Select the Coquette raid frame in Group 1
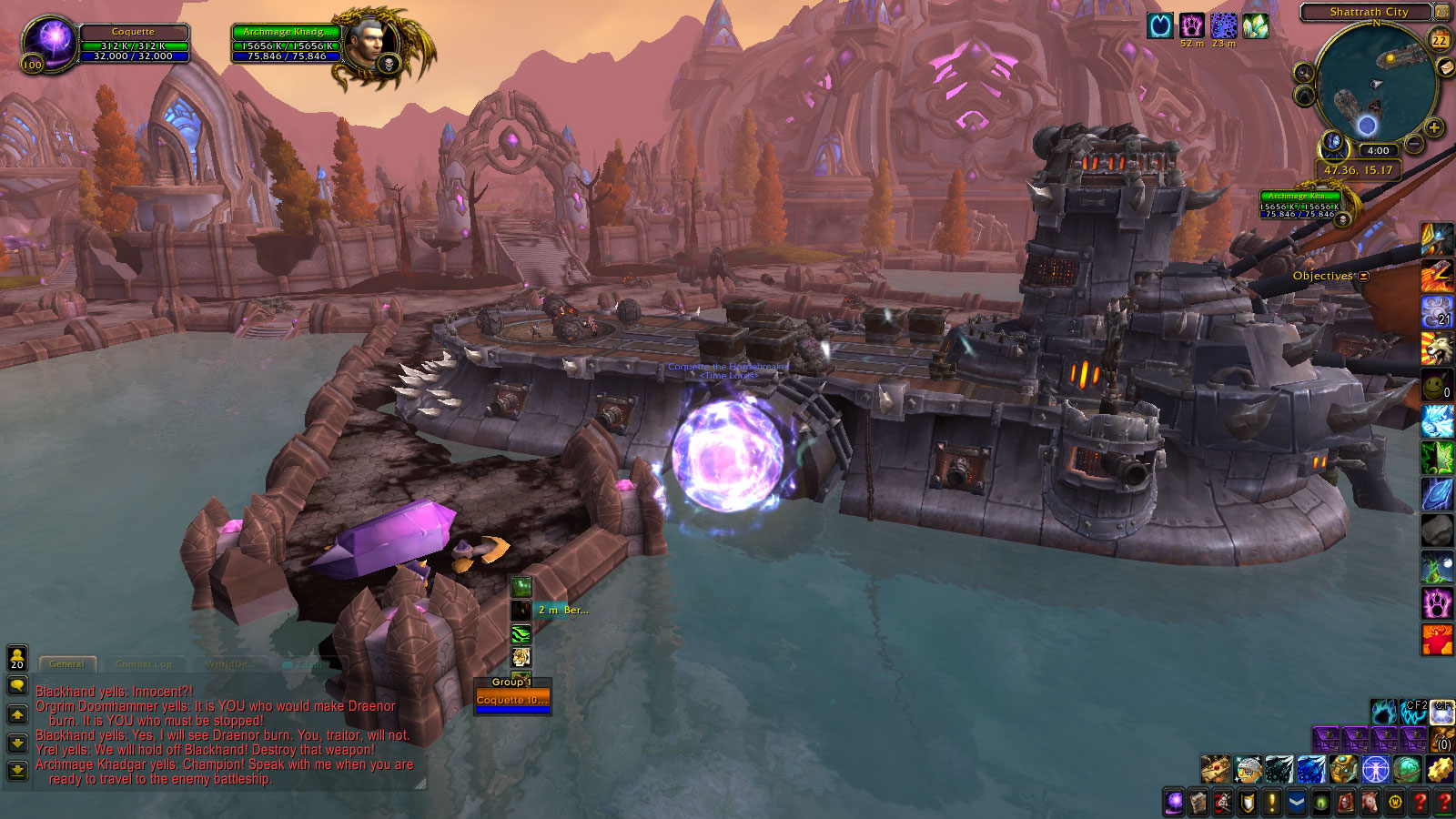Image resolution: width=1456 pixels, height=819 pixels. click(512, 701)
